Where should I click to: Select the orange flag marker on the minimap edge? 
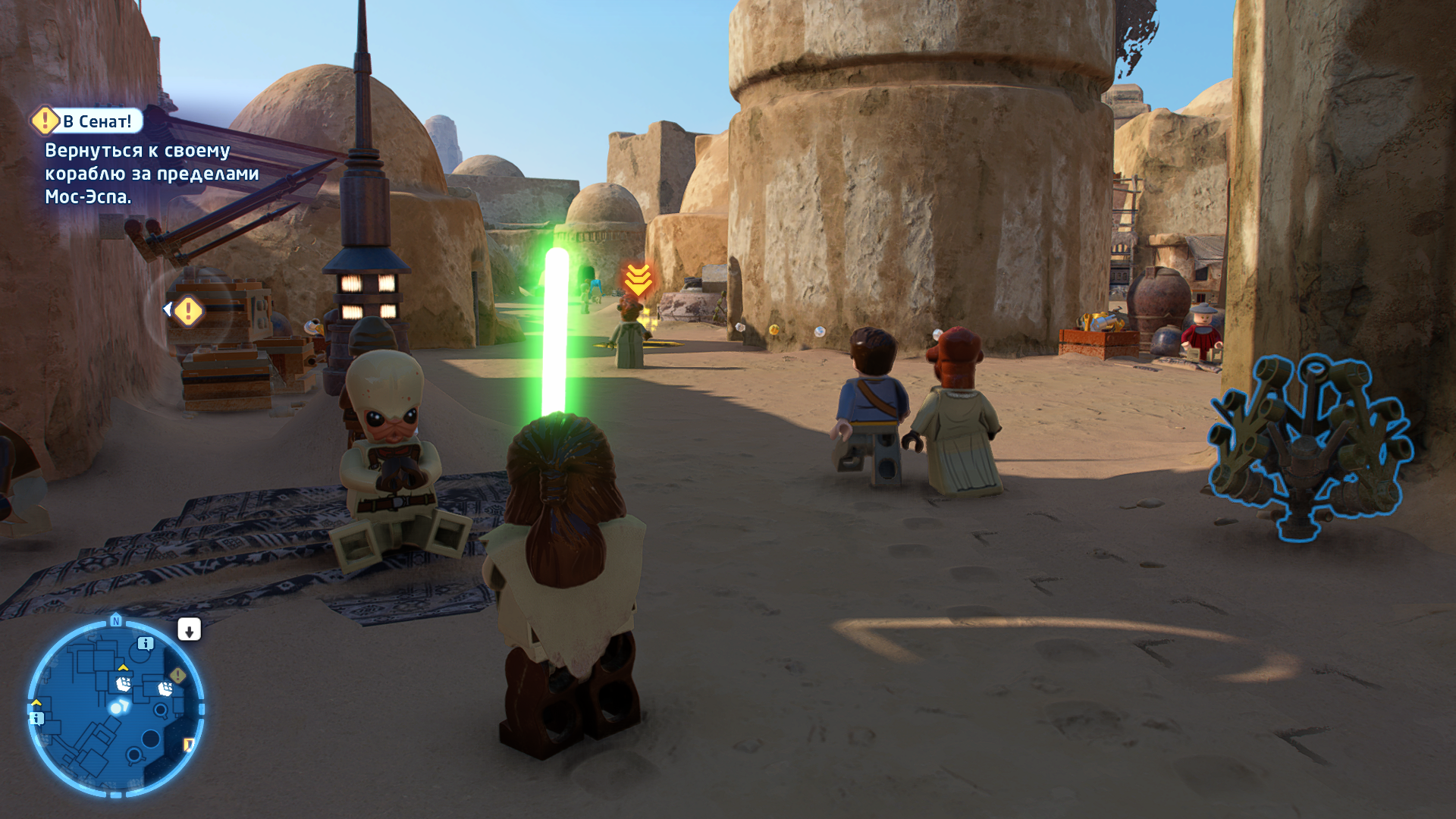tap(189, 745)
